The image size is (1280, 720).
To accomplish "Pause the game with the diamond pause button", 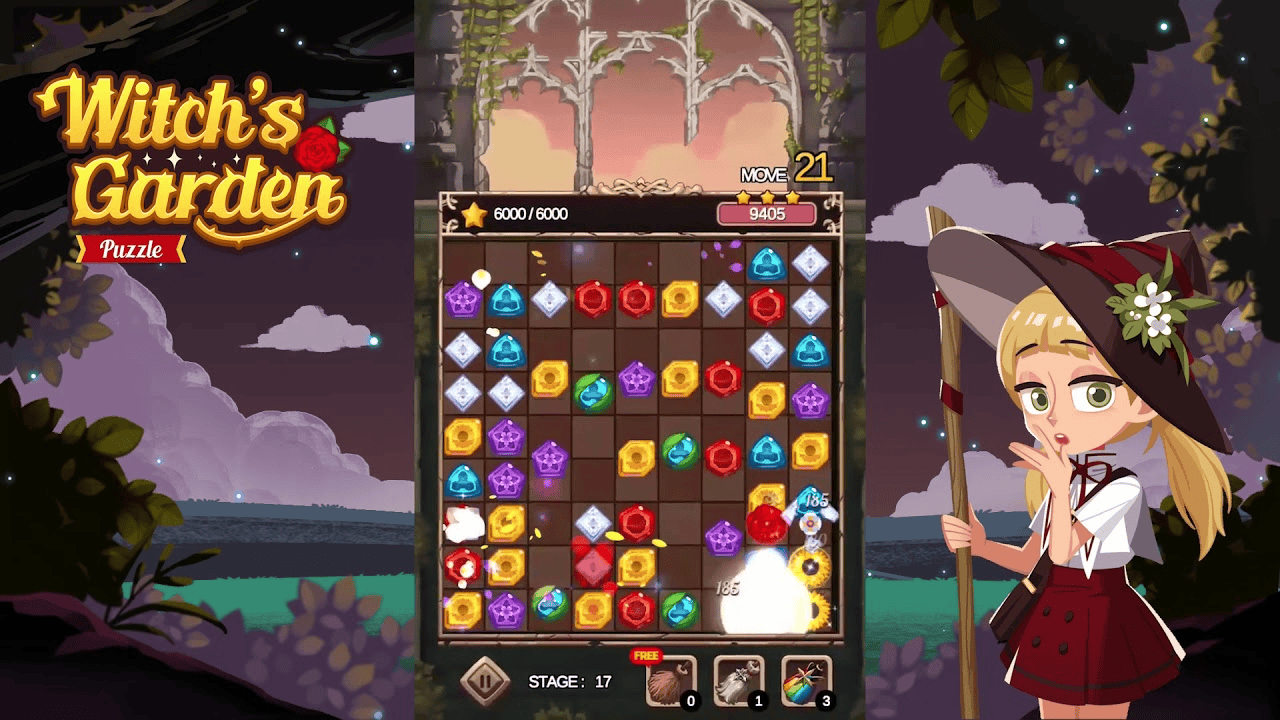I will (485, 682).
